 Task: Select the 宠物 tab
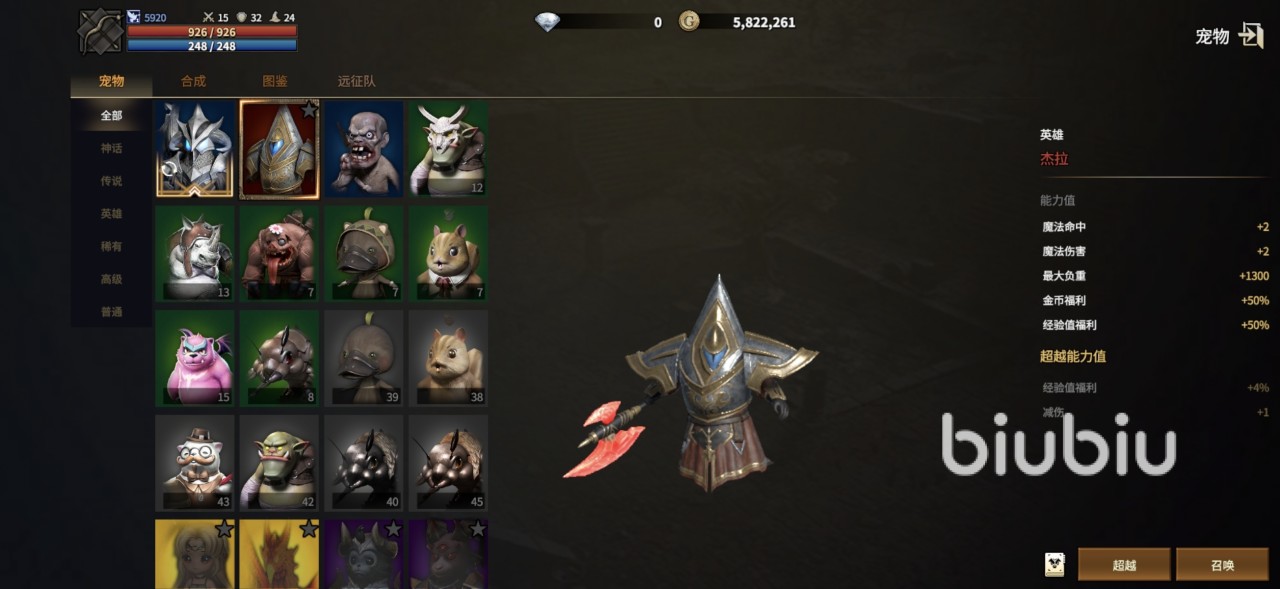pyautogui.click(x=111, y=81)
